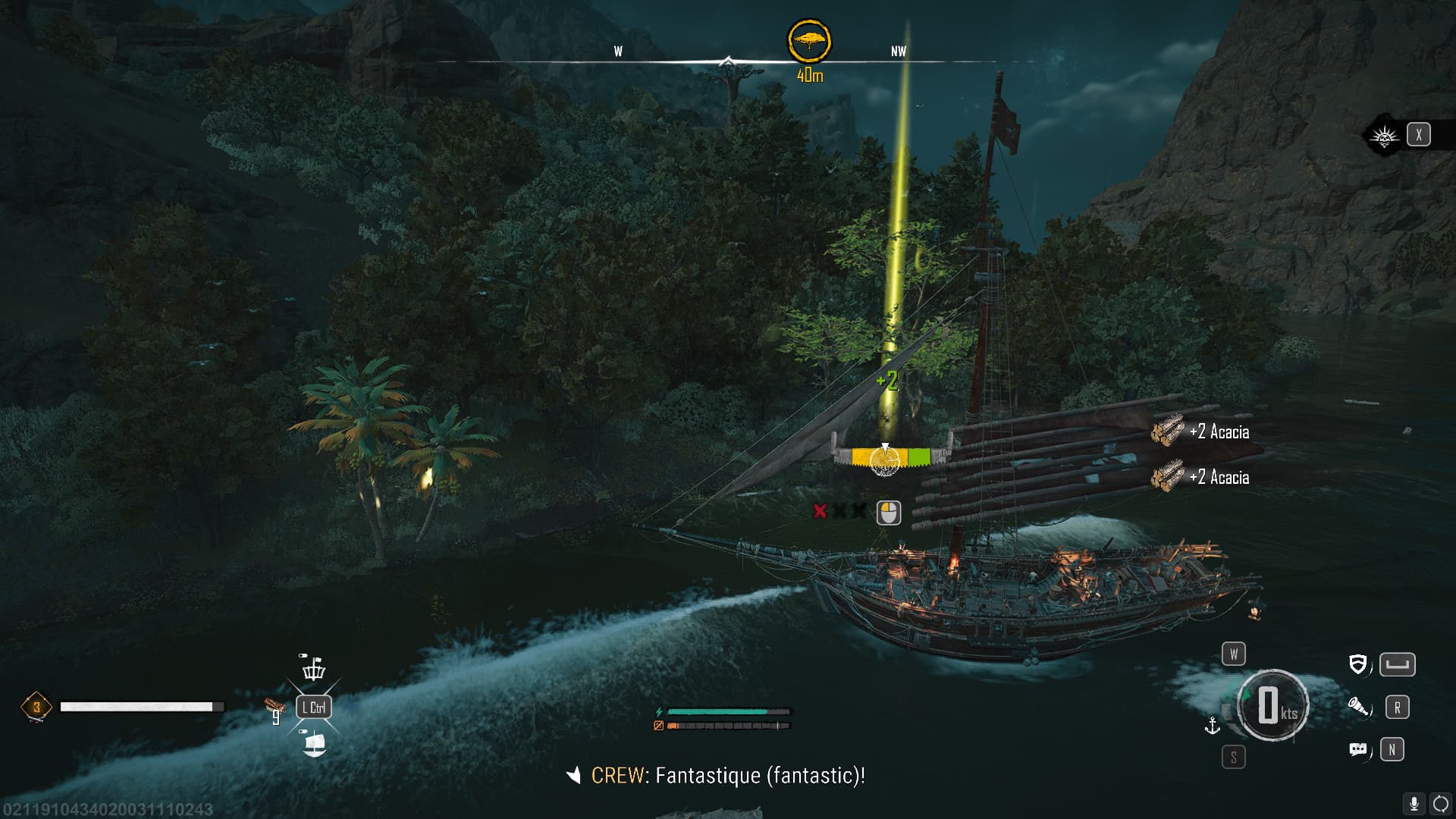Screen dimensions: 1456x819
Task: Use the spyglass icon
Action: (1358, 708)
